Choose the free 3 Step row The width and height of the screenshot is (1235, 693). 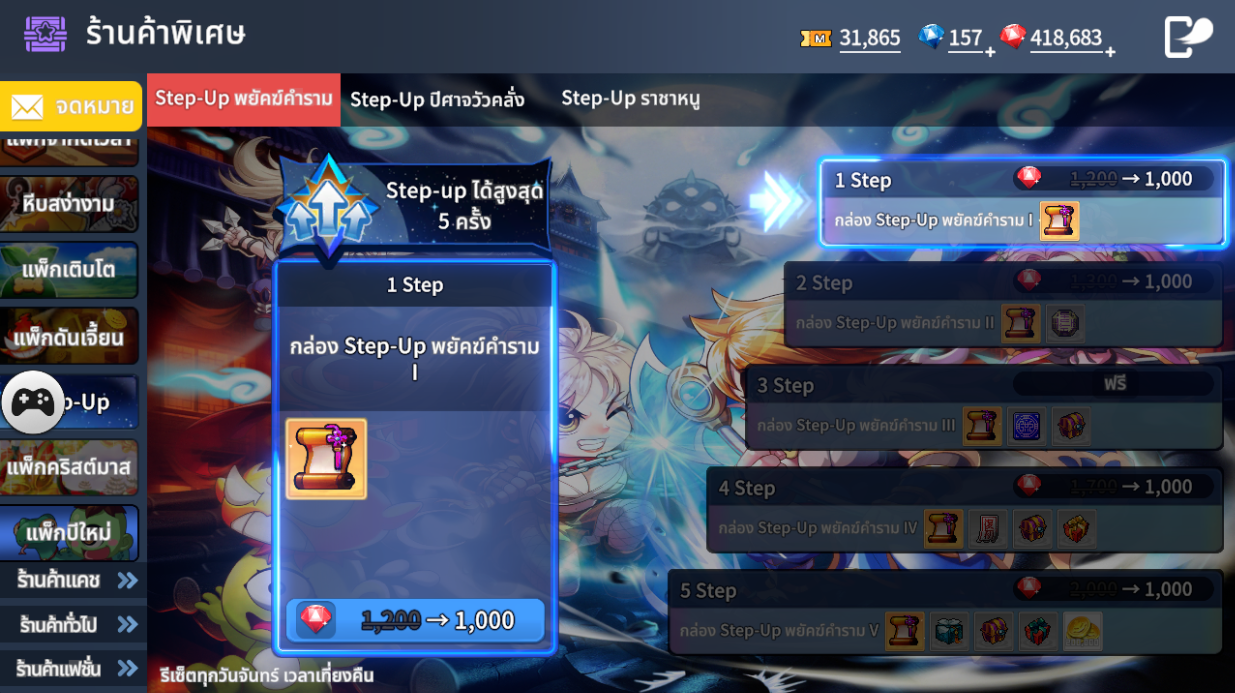click(984, 407)
